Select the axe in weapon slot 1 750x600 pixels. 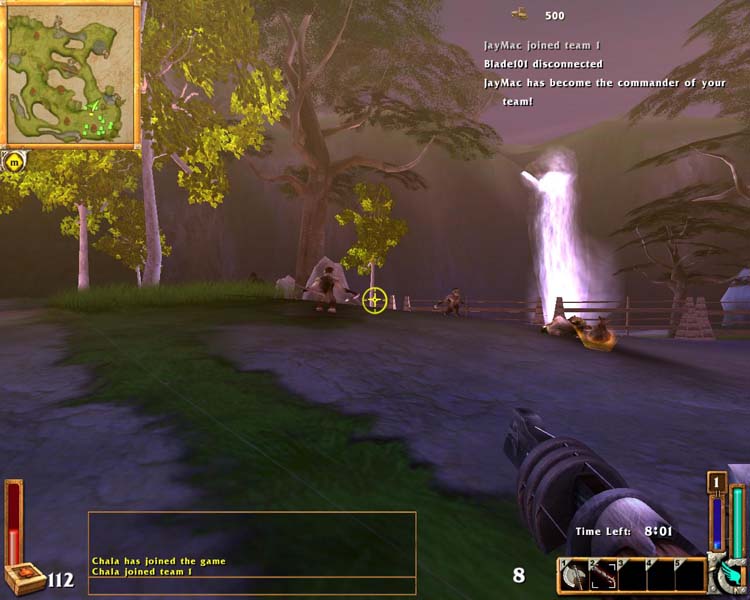pos(574,575)
